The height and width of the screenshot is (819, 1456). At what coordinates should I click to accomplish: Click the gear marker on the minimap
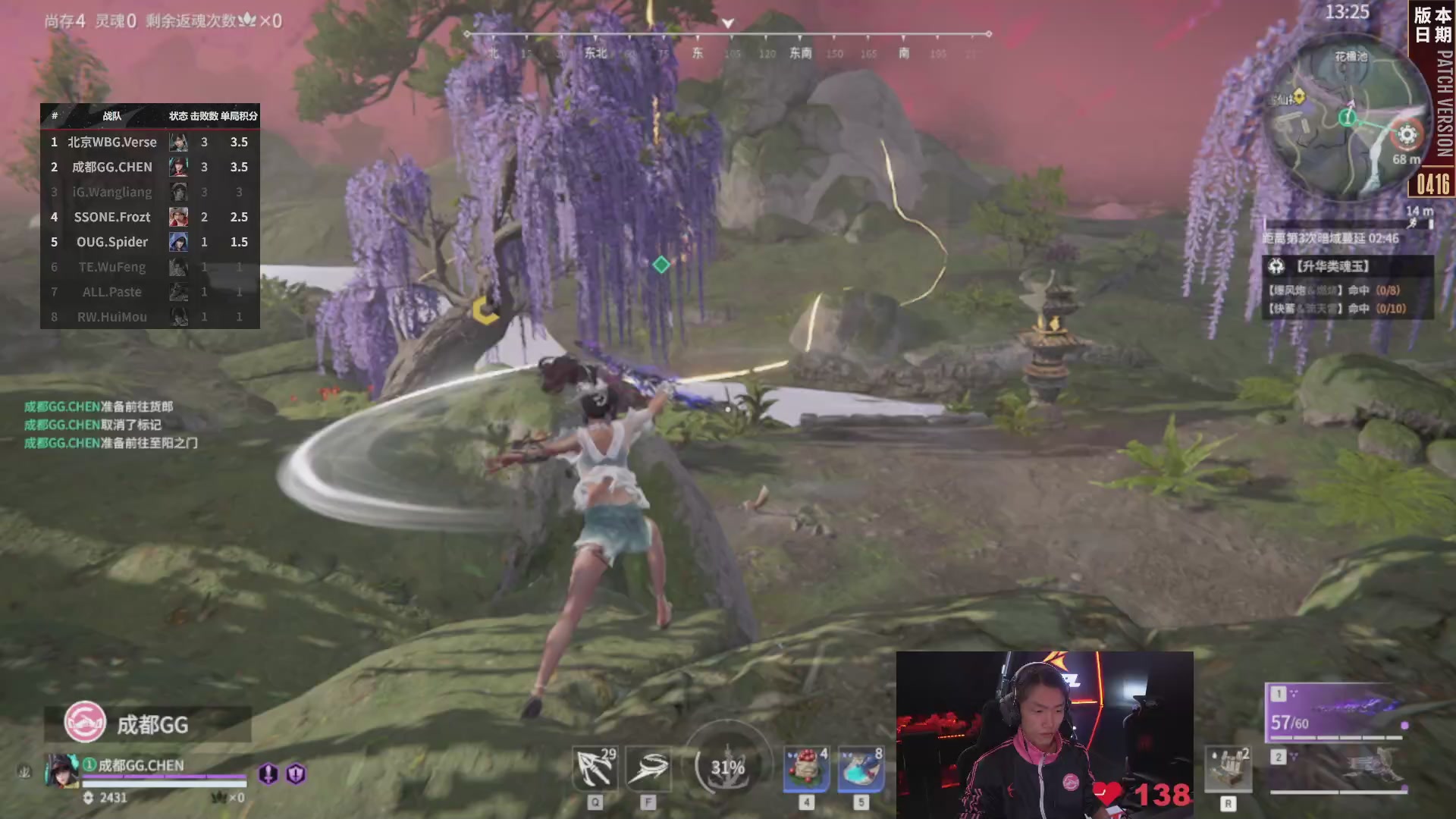(x=1407, y=135)
